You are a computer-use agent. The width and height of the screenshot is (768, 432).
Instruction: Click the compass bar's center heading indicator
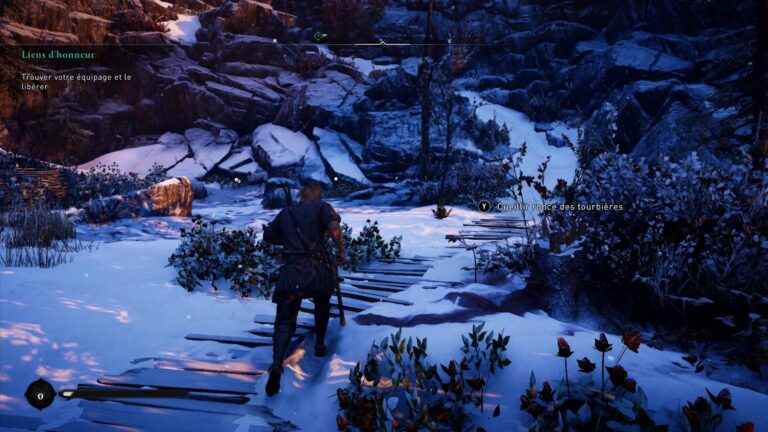[382, 43]
